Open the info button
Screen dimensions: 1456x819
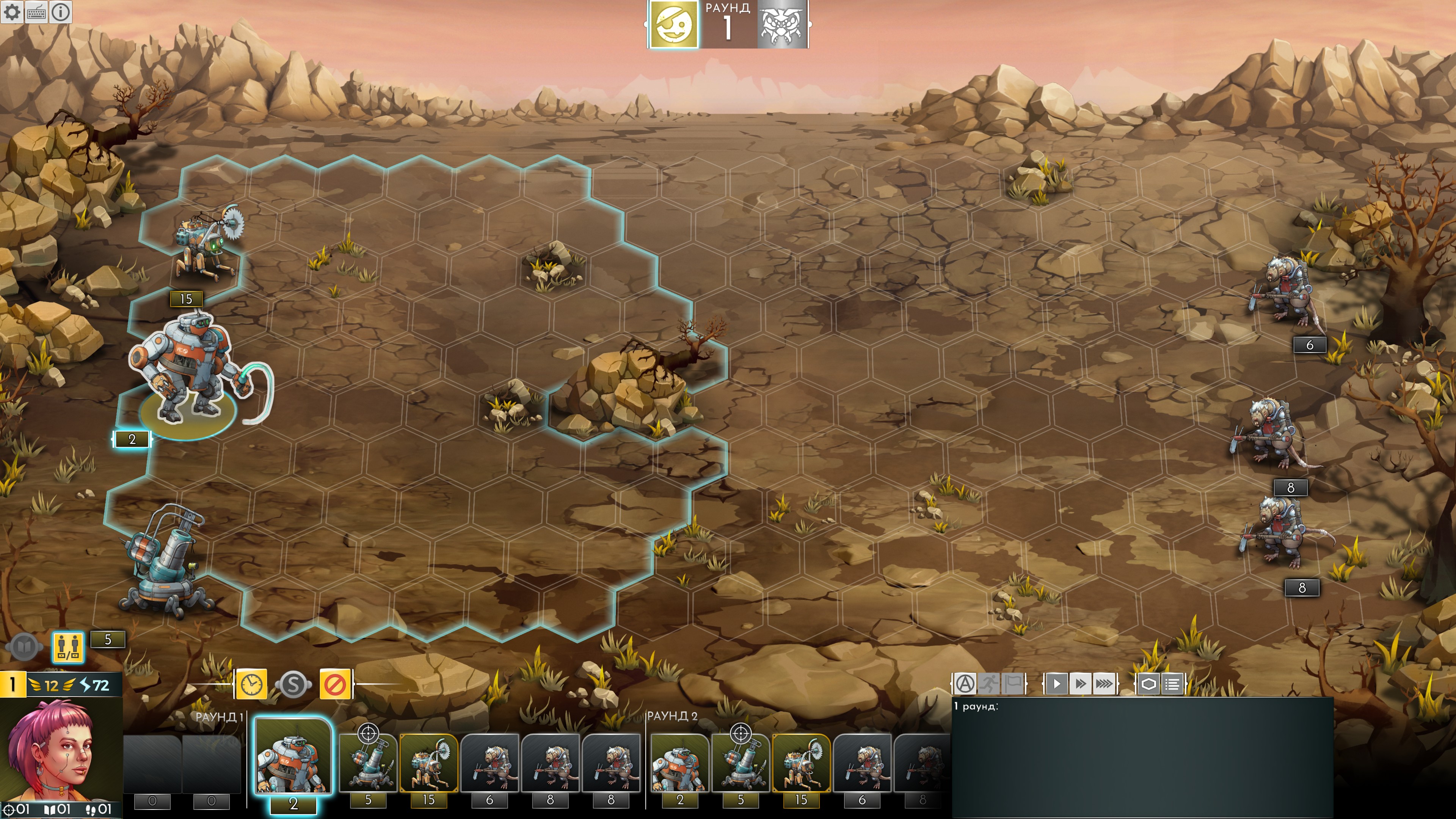(x=61, y=12)
